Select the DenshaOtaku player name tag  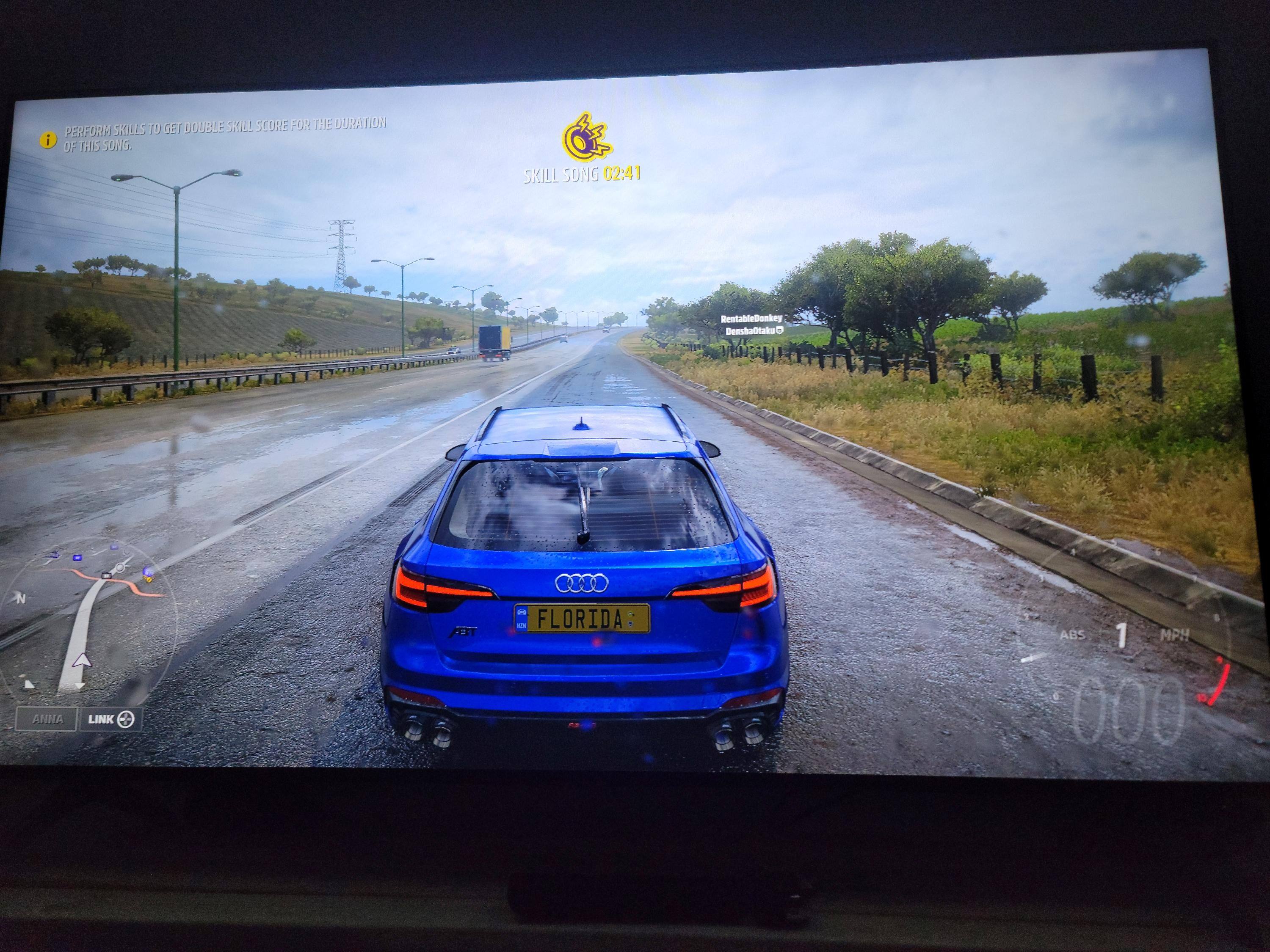click(x=753, y=331)
